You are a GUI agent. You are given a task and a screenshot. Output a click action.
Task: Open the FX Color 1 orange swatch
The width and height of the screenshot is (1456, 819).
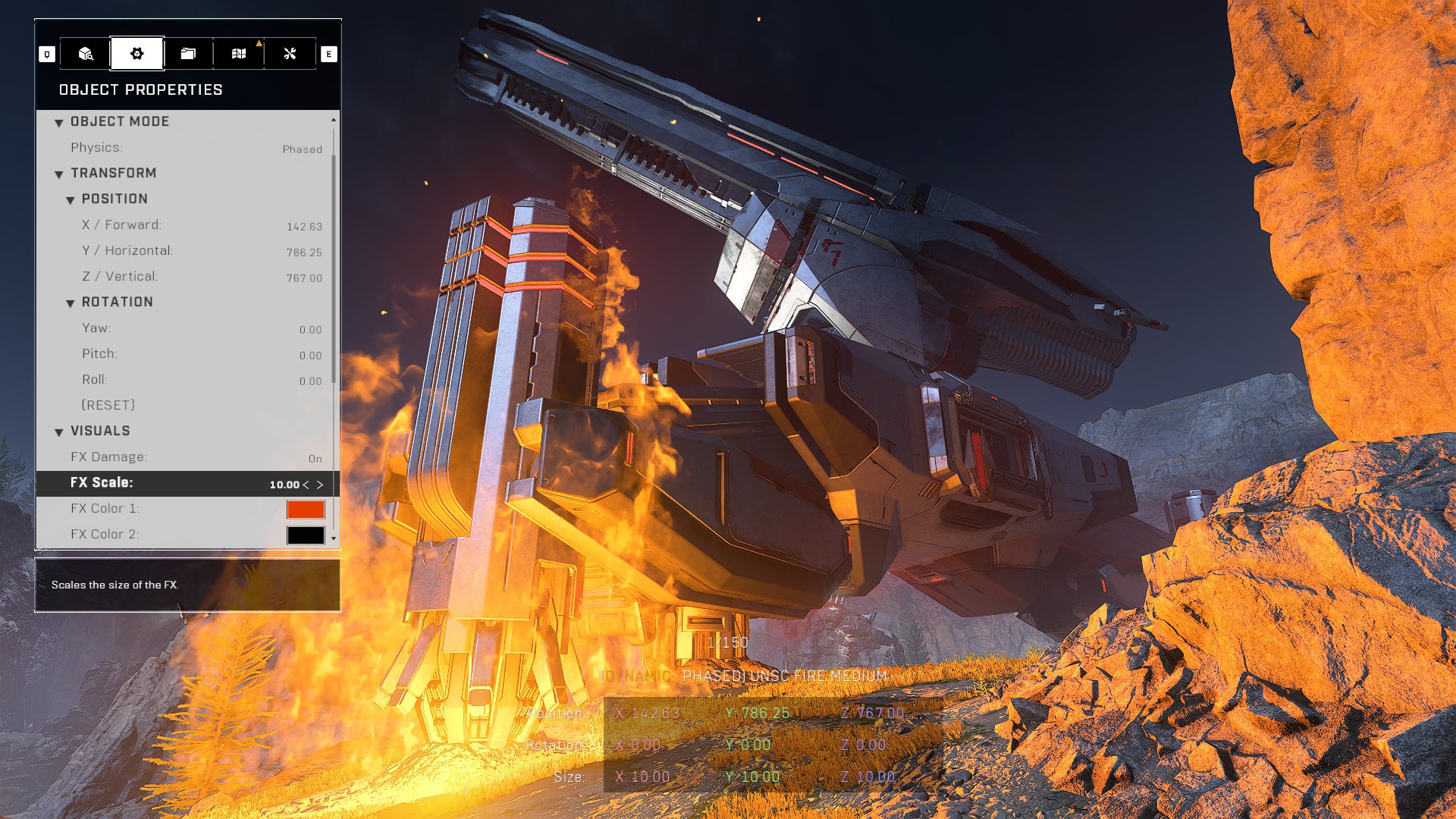coord(306,509)
